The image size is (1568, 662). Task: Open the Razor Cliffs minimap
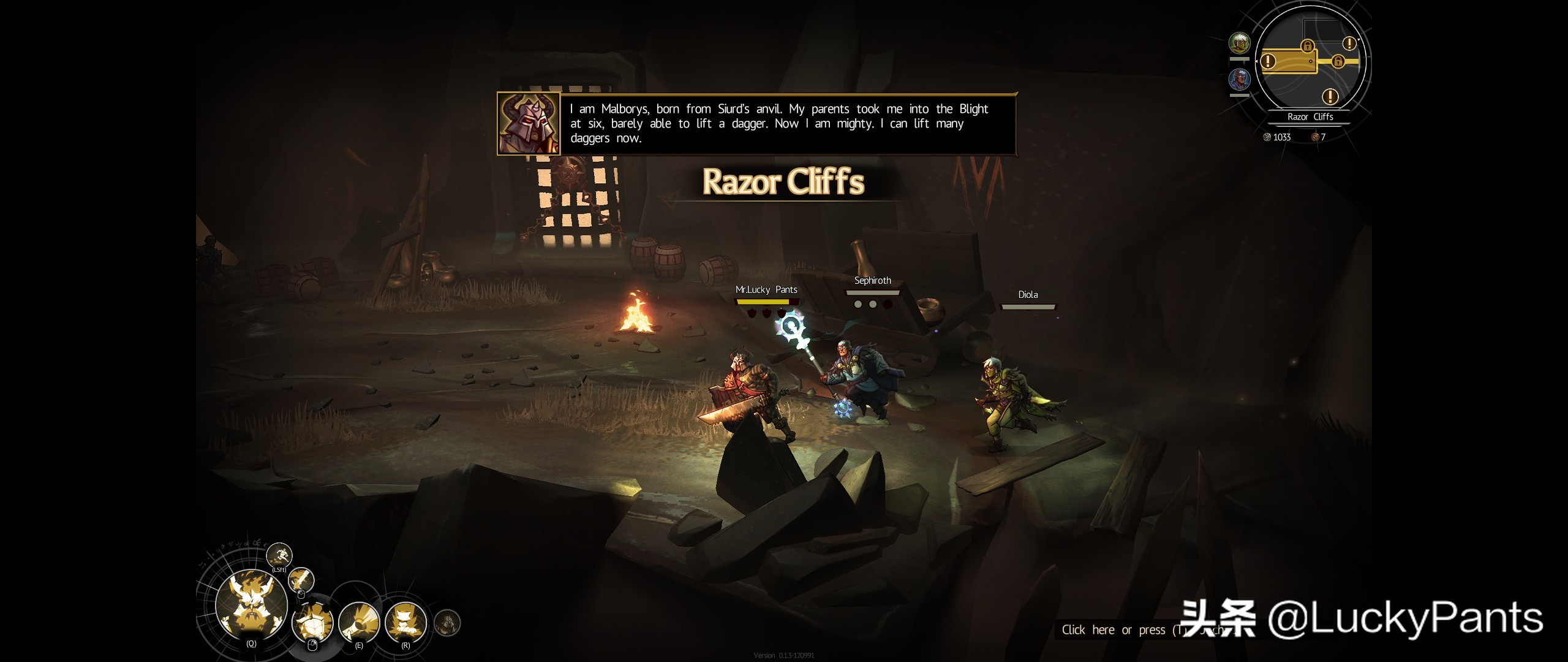tap(1310, 61)
